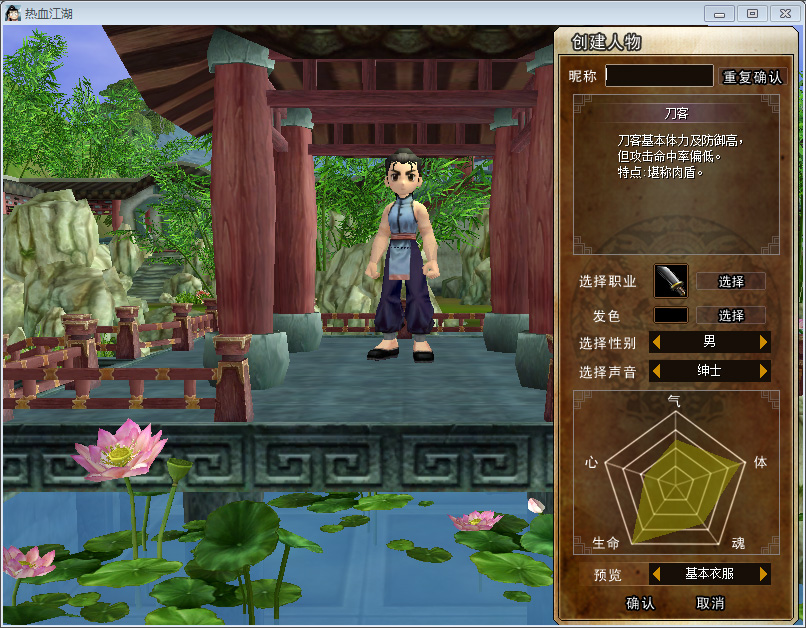
Task: Switch gender with the left arrow beside 男
Action: point(656,342)
